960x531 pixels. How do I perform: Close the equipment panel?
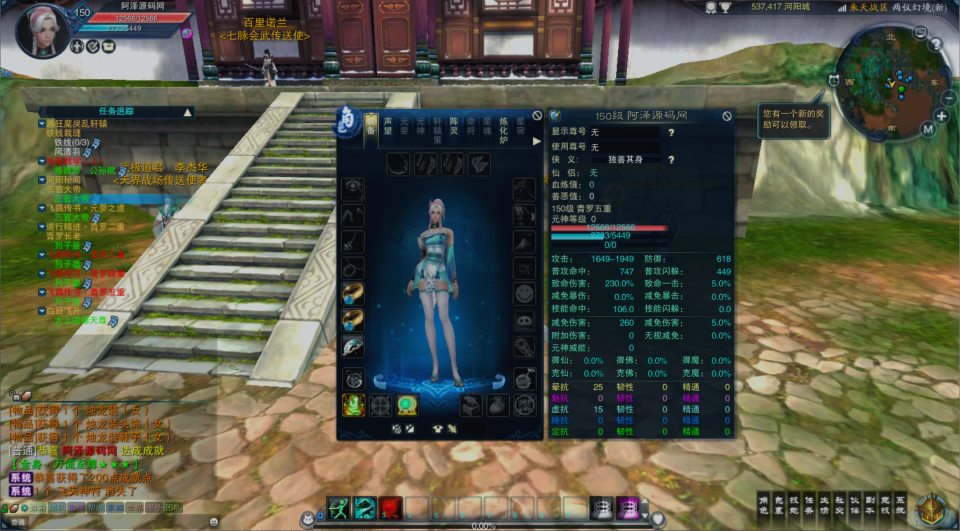pyautogui.click(x=538, y=116)
